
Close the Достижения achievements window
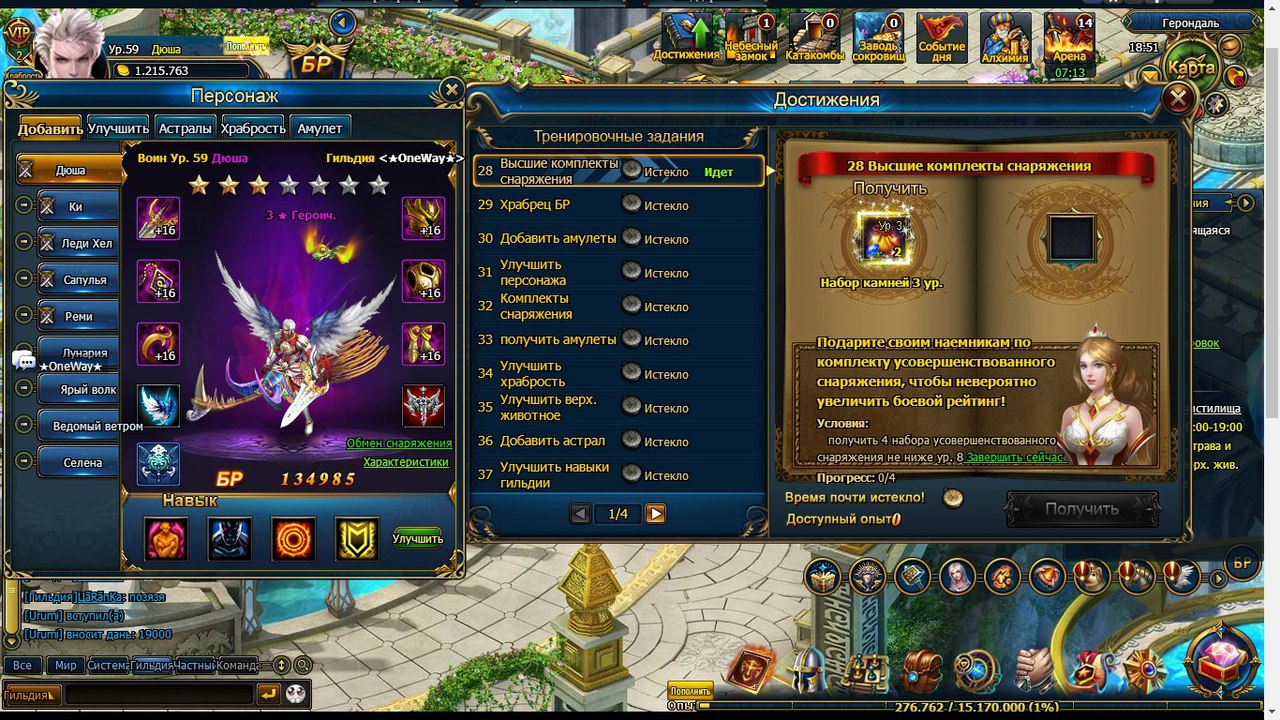(x=1179, y=98)
